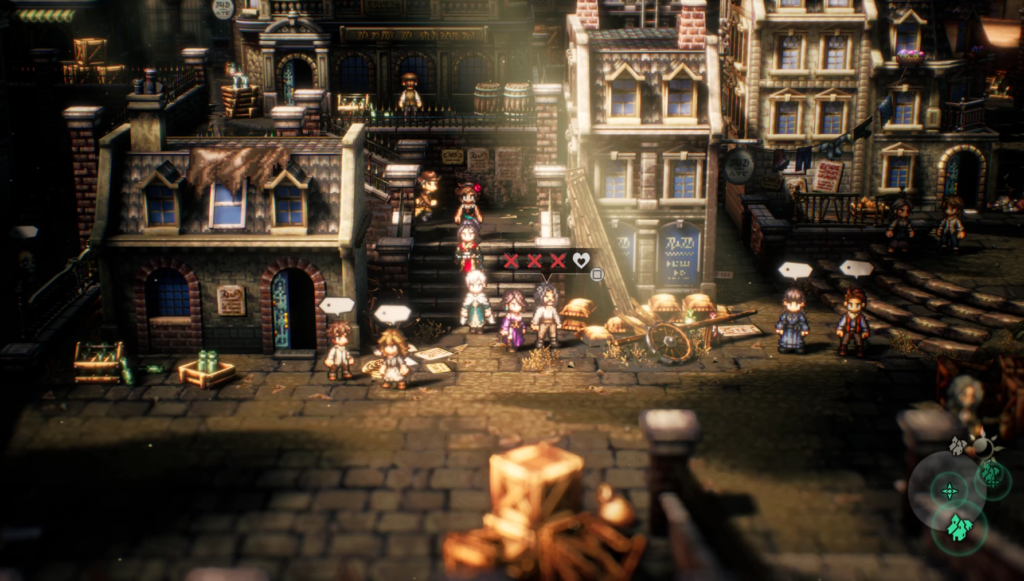Select the green building marker with star
This screenshot has height=581, width=1024.
(x=992, y=474)
